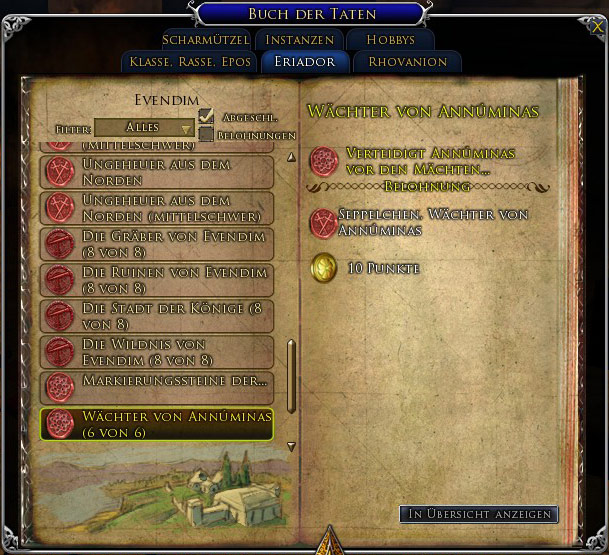Select Die Stadt der Könige deed
Image resolution: width=609 pixels, height=555 pixels.
click(x=159, y=316)
